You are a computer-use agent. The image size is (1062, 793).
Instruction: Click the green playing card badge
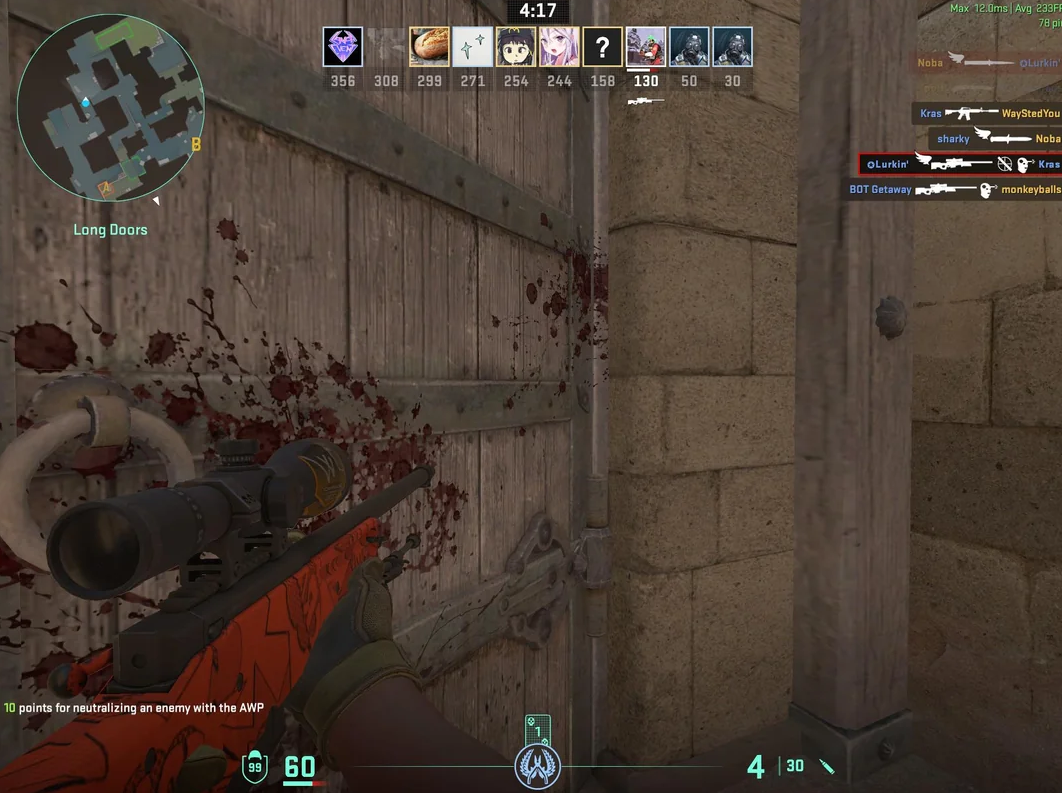(x=537, y=729)
